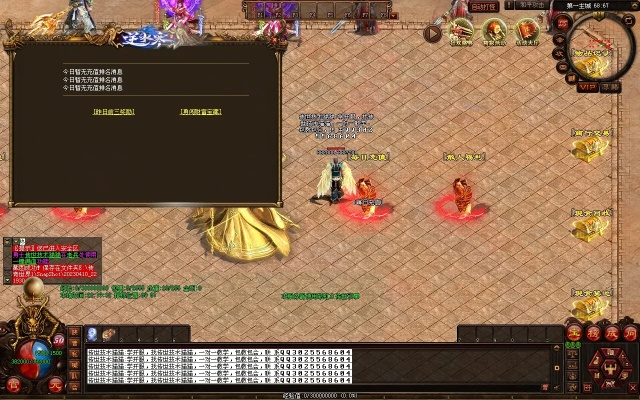640x400 pixels.
Task: Expand the round arrow button beside the activity icons
Action: pyautogui.click(x=432, y=33)
